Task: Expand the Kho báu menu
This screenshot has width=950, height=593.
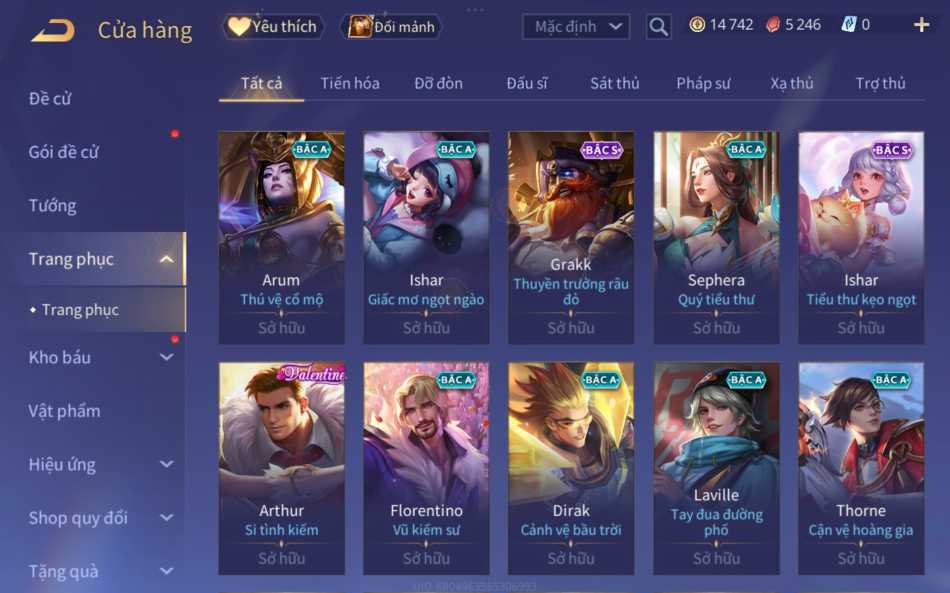Action: pyautogui.click(x=100, y=357)
